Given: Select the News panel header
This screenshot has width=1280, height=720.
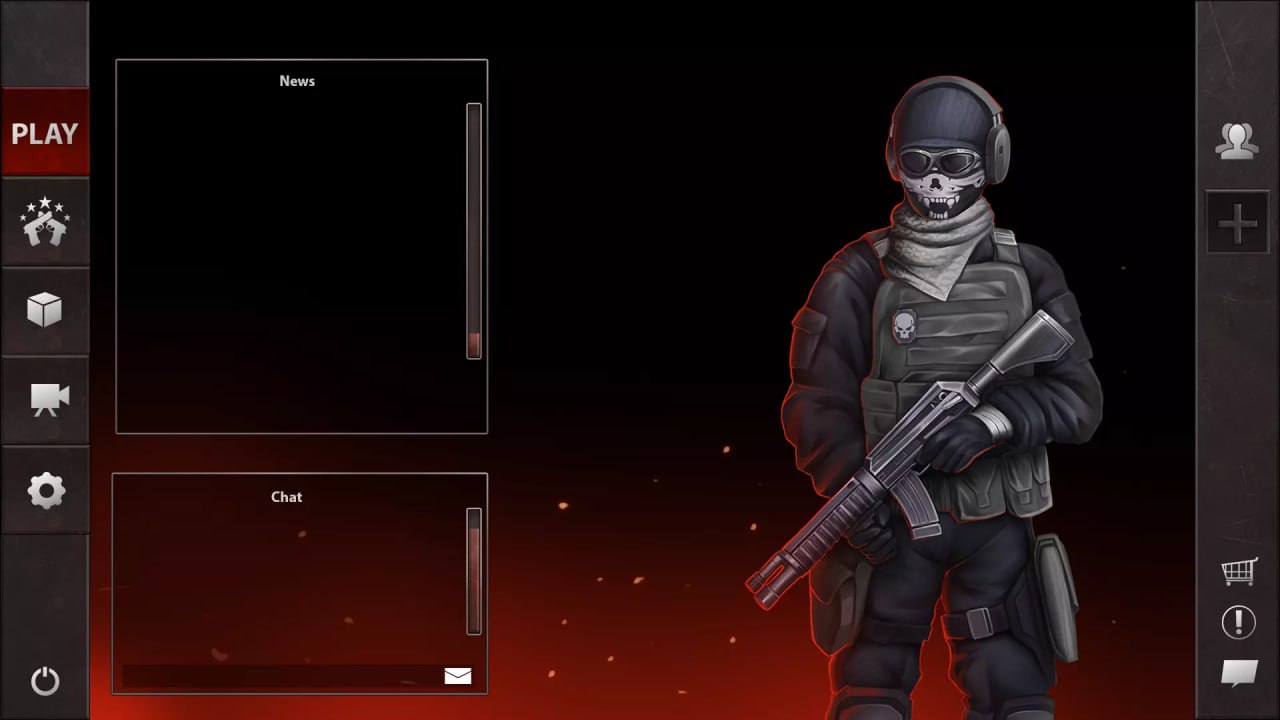Looking at the screenshot, I should (296, 81).
